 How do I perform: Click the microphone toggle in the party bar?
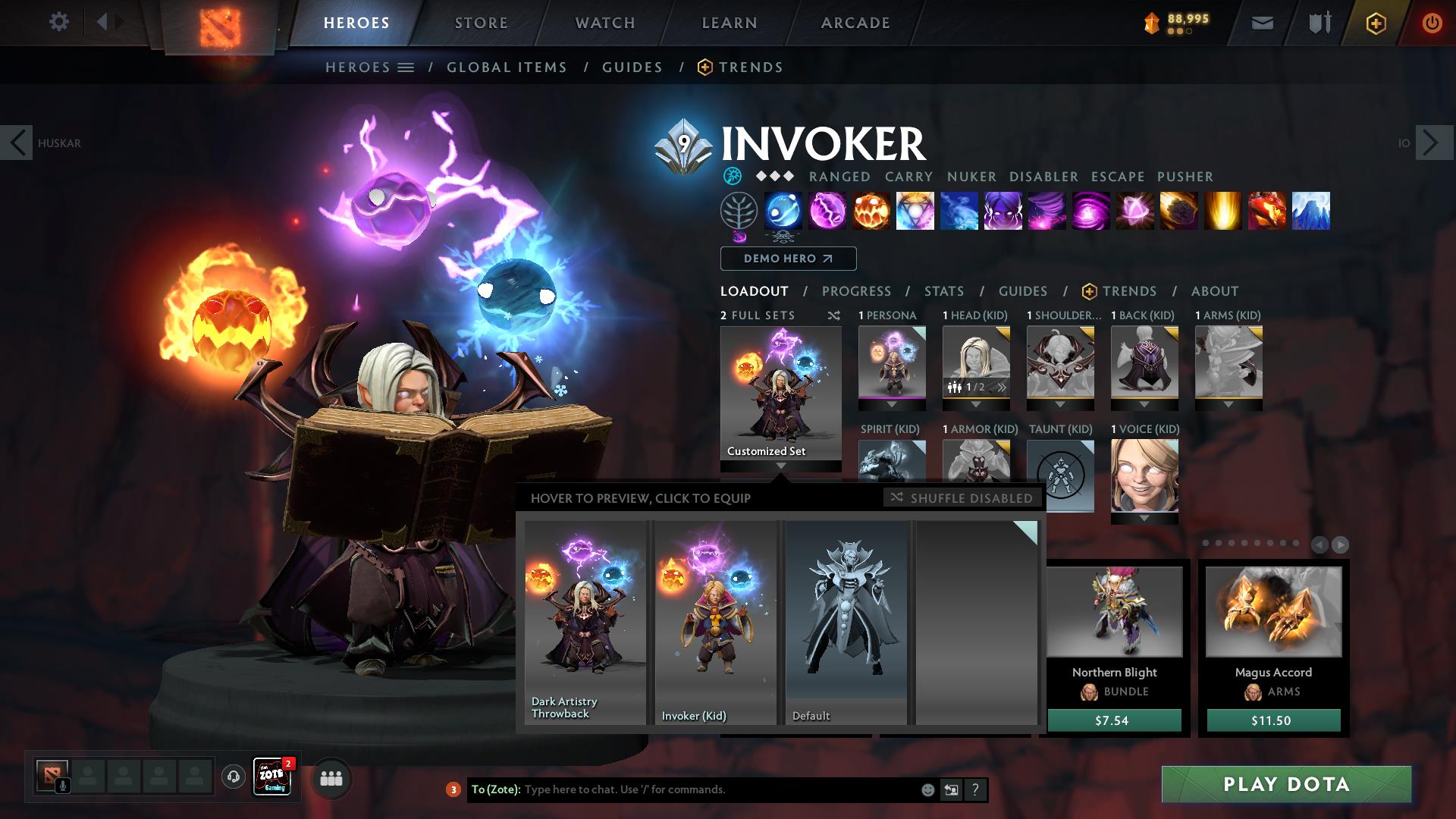(62, 784)
